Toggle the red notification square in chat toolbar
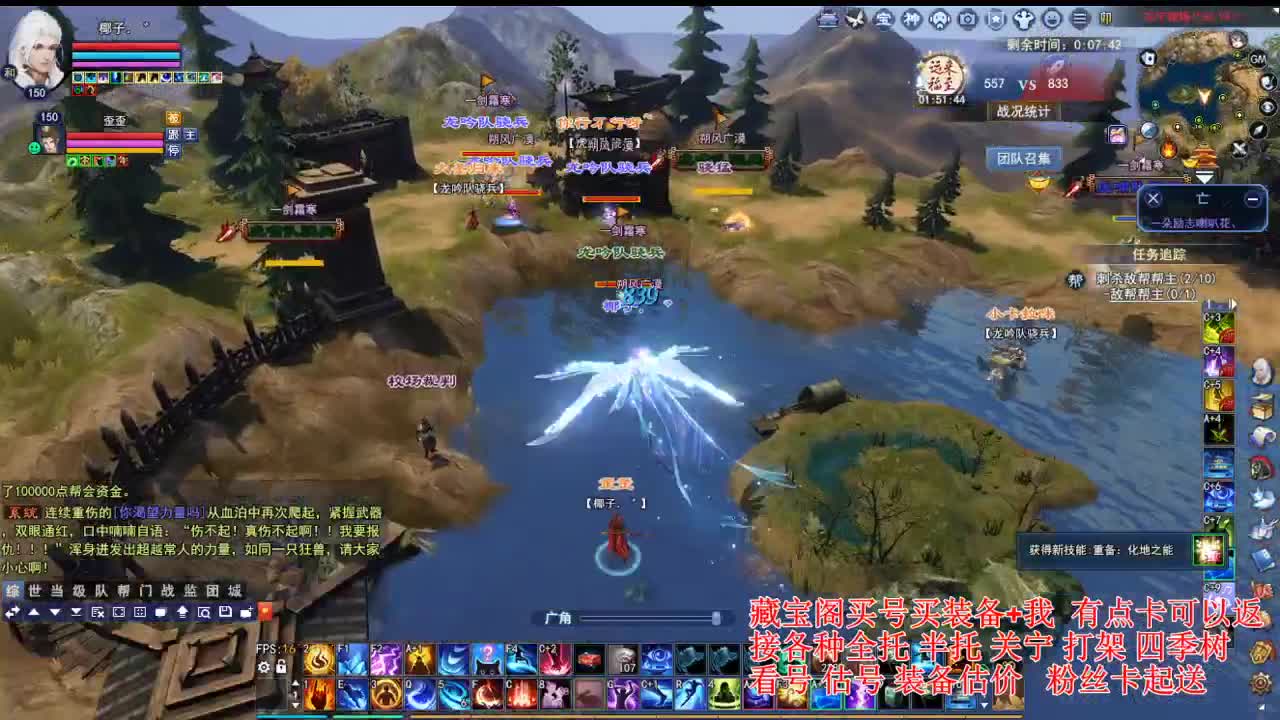Image resolution: width=1280 pixels, height=720 pixels. 264,611
